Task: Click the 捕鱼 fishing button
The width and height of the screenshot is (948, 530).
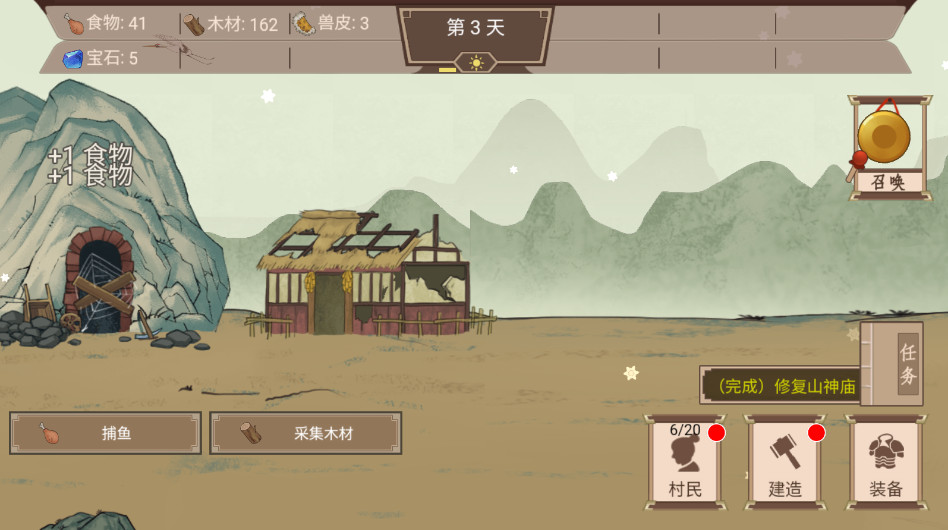Action: 105,433
